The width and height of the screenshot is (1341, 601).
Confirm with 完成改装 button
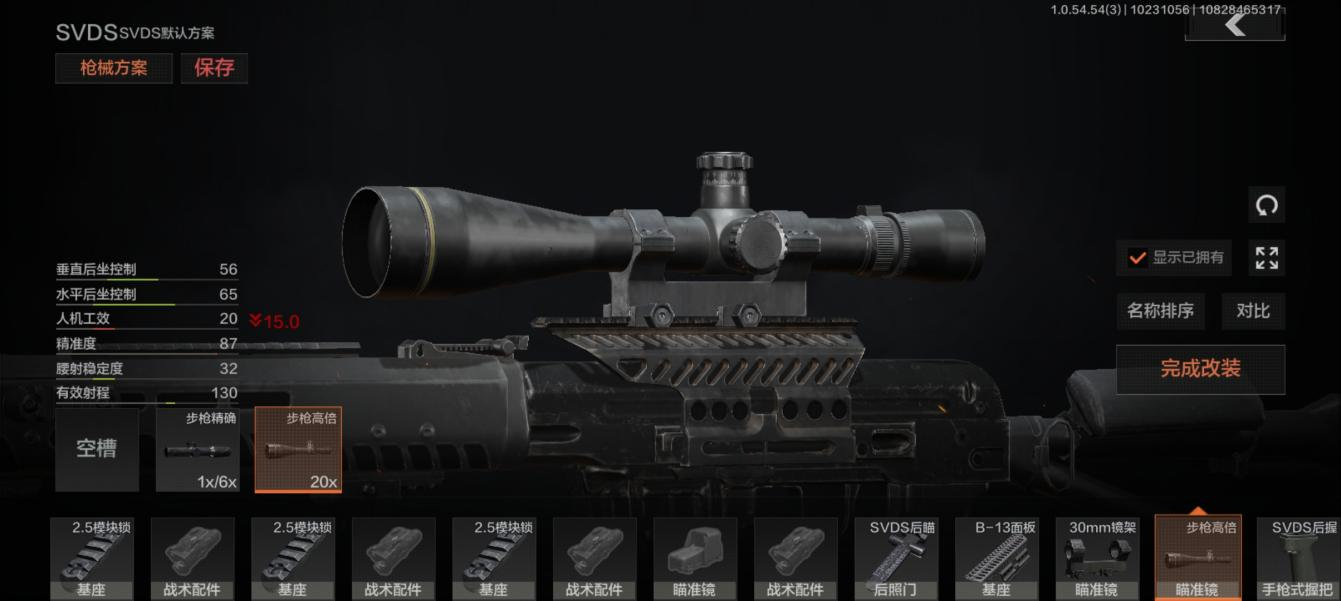point(1200,369)
